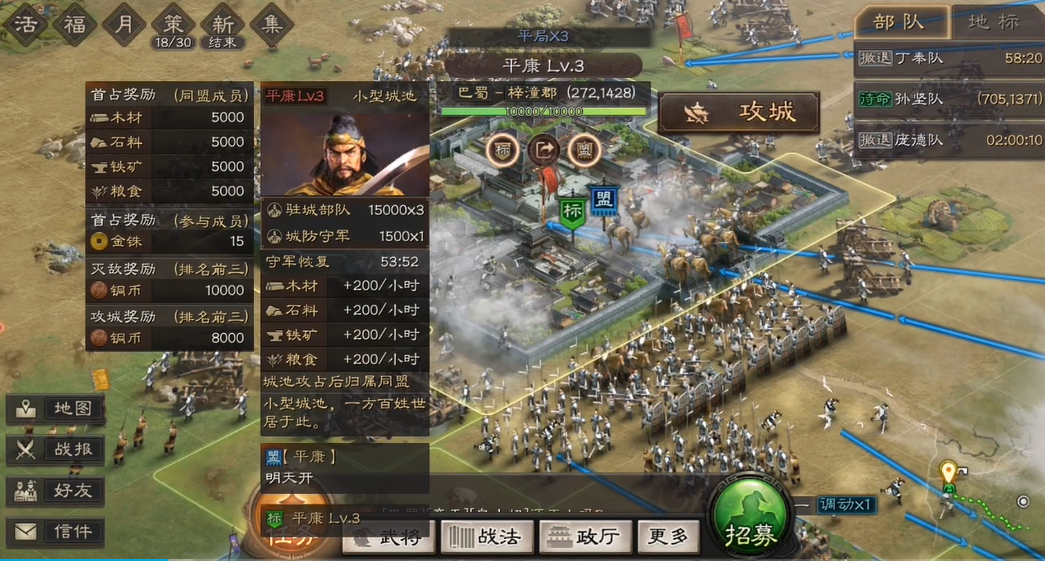Image resolution: width=1045 pixels, height=562 pixels.
Task: Enter the 政厅 government hall
Action: coord(585,537)
